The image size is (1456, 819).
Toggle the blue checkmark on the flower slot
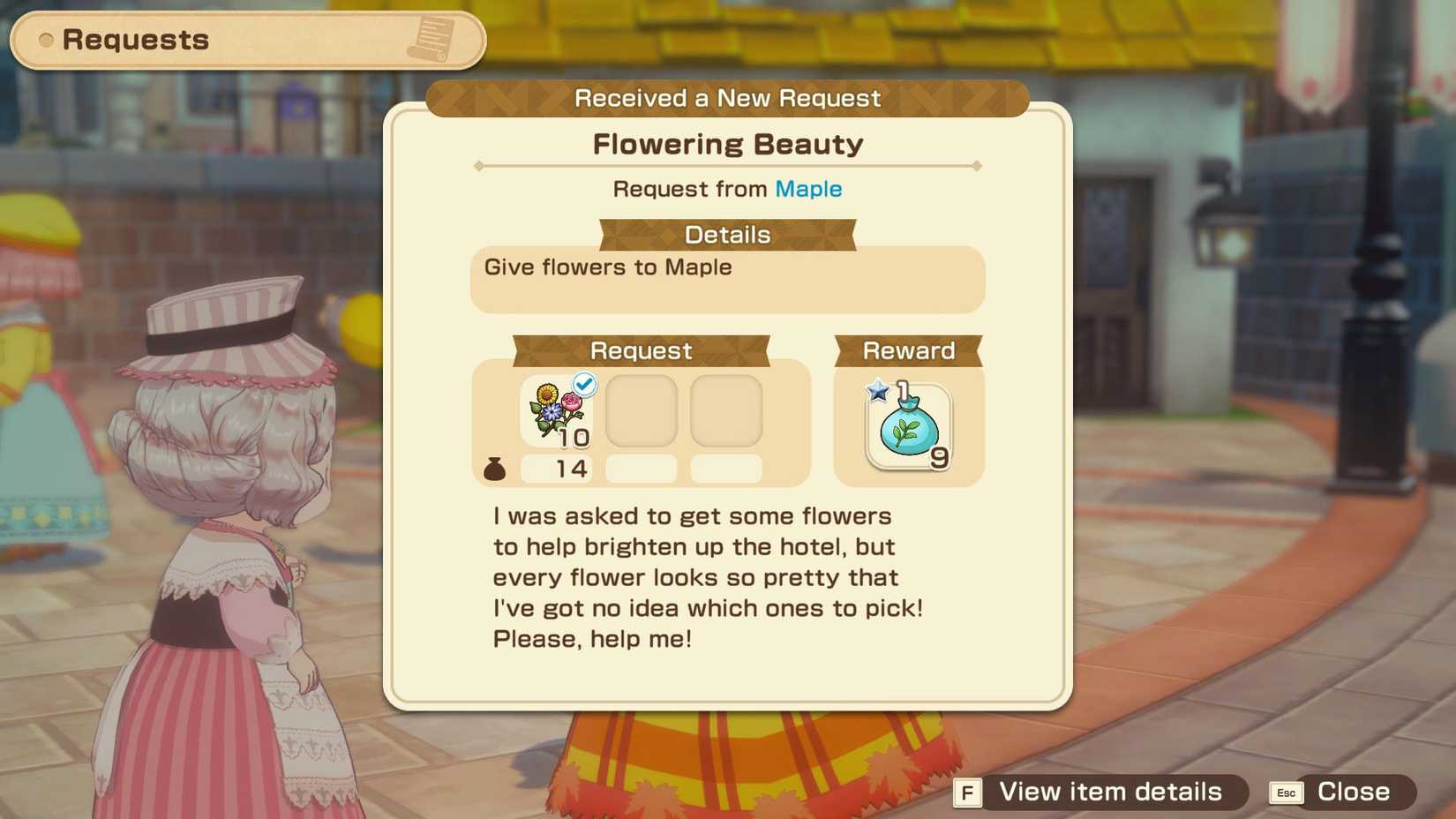tap(583, 383)
